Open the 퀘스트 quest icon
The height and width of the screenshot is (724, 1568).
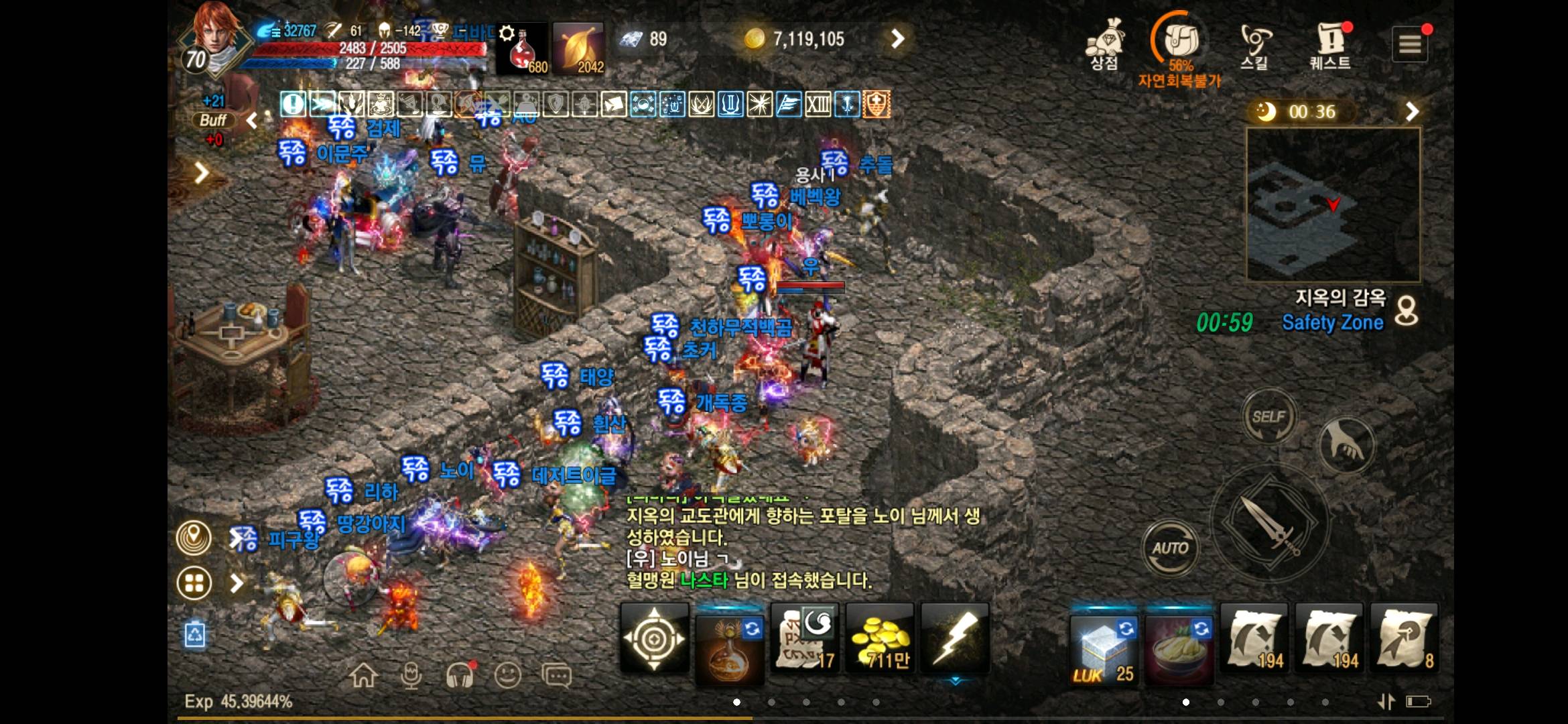[x=1330, y=42]
